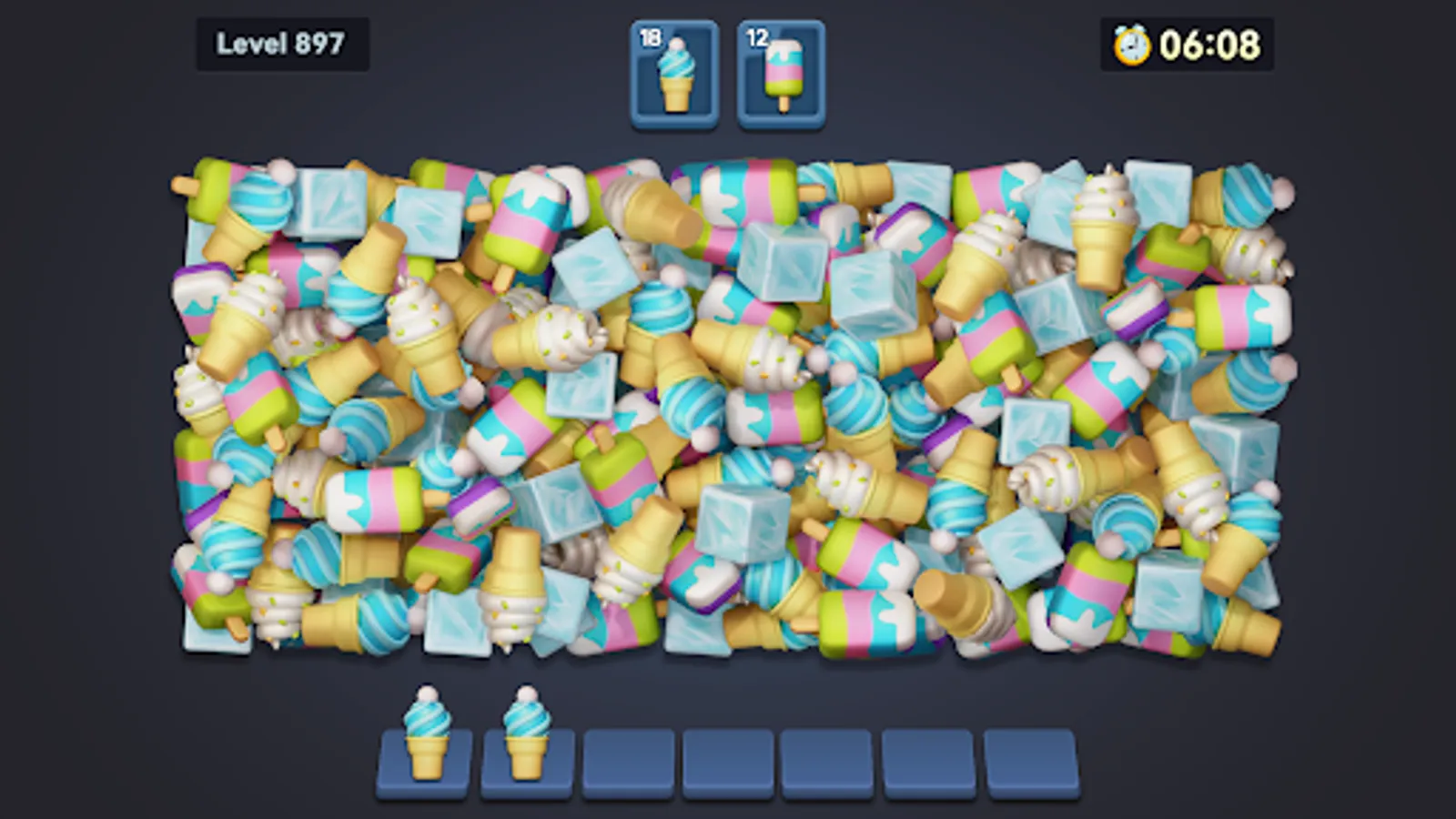The height and width of the screenshot is (819, 1456).
Task: Tap the soft-serve cone goal counter showing 18
Action: coord(674,73)
